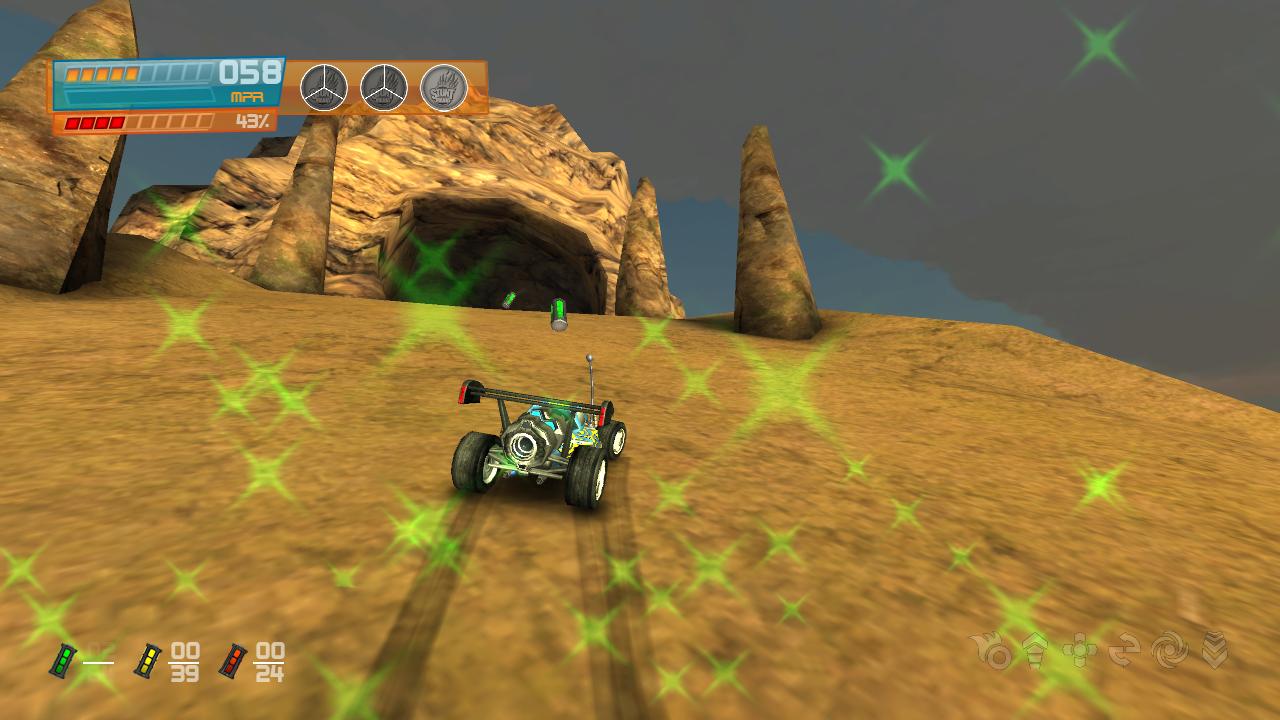Activate the downward chevrons ability icon
Viewport: 1280px width, 720px height.
(x=1214, y=651)
